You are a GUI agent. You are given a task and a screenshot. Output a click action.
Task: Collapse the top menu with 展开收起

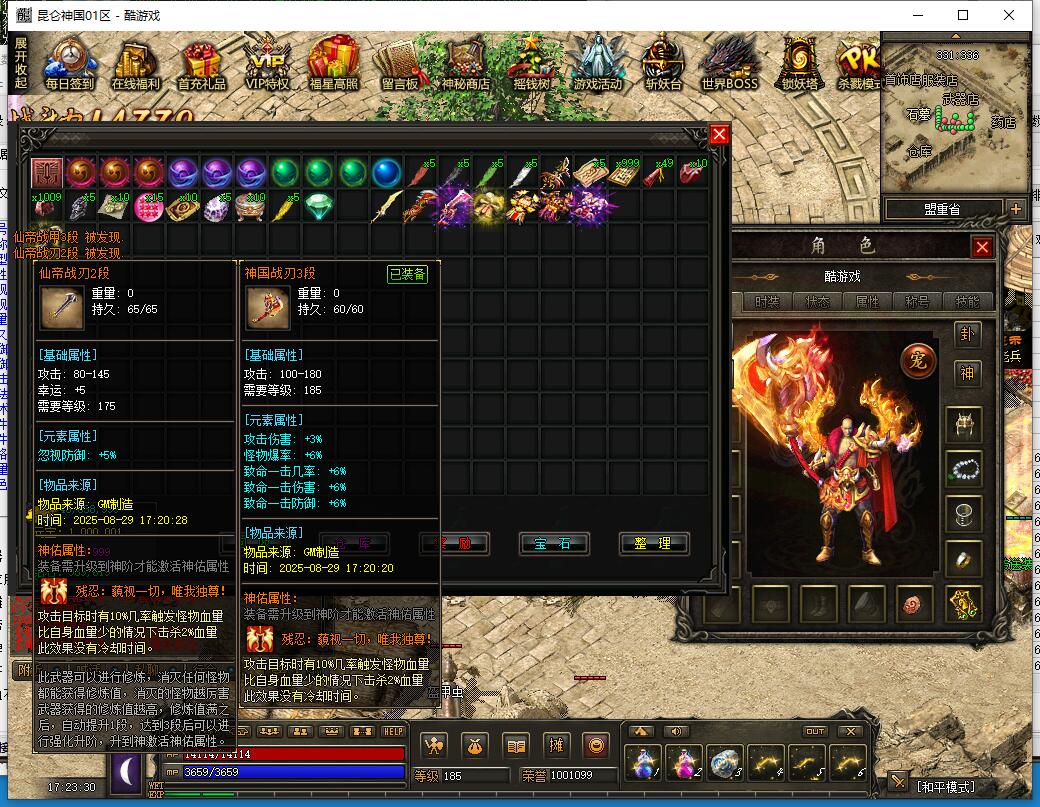pyautogui.click(x=20, y=64)
